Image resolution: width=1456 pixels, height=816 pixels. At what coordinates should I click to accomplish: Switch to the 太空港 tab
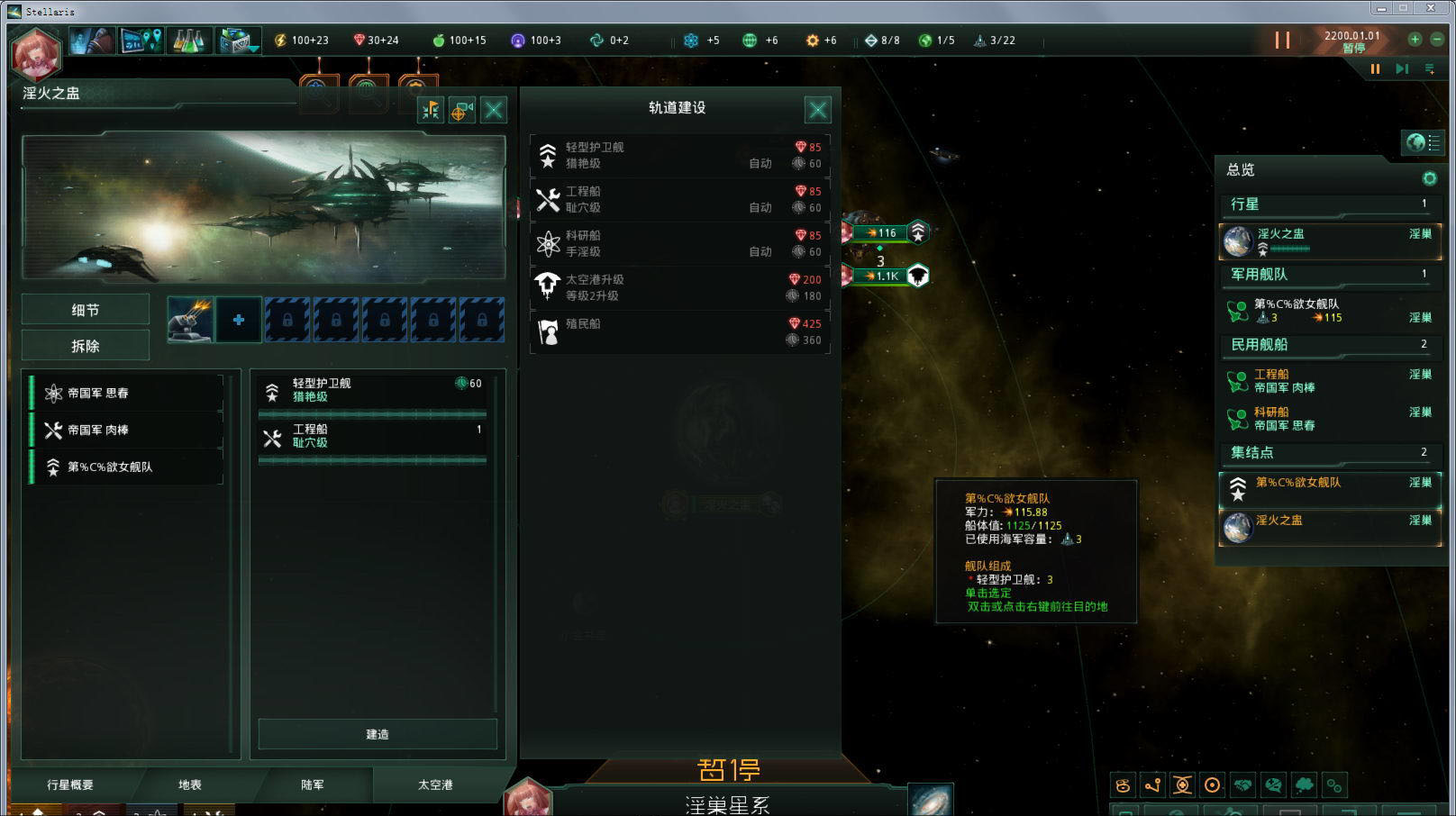pos(433,784)
